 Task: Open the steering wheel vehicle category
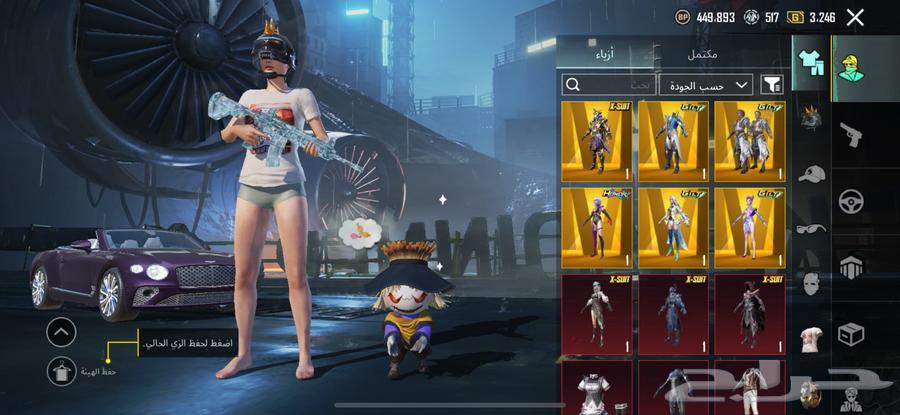coord(852,200)
